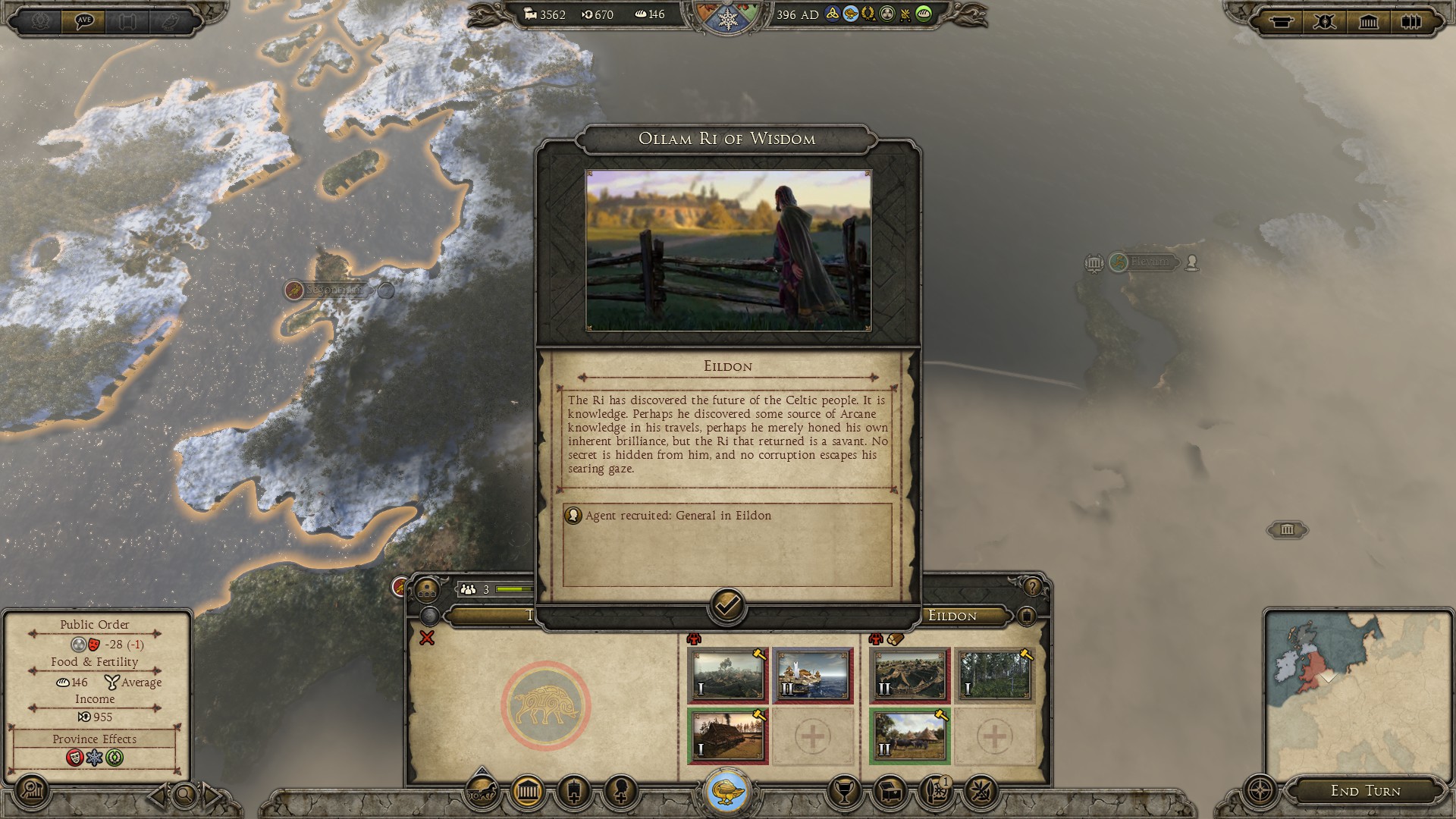This screenshot has height=819, width=1456.
Task: Click the compass button beside End Turn
Action: point(1260,791)
